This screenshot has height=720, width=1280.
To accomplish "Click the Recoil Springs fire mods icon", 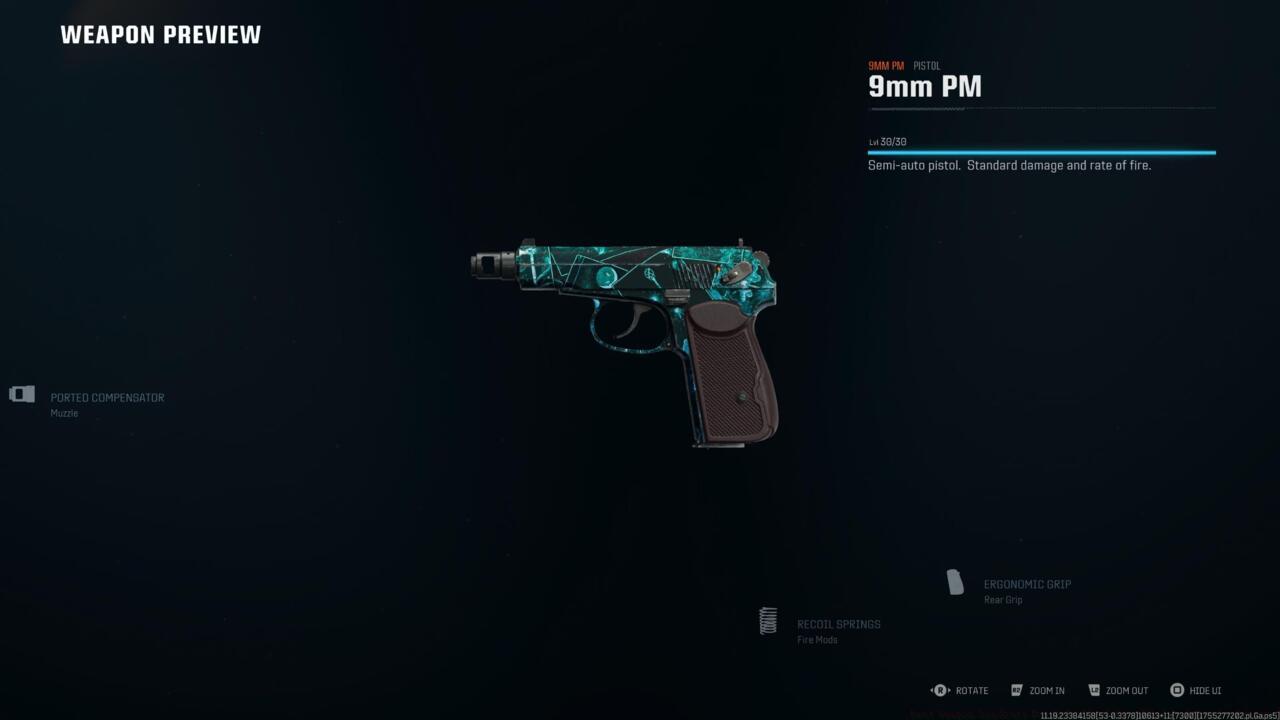I will click(768, 621).
